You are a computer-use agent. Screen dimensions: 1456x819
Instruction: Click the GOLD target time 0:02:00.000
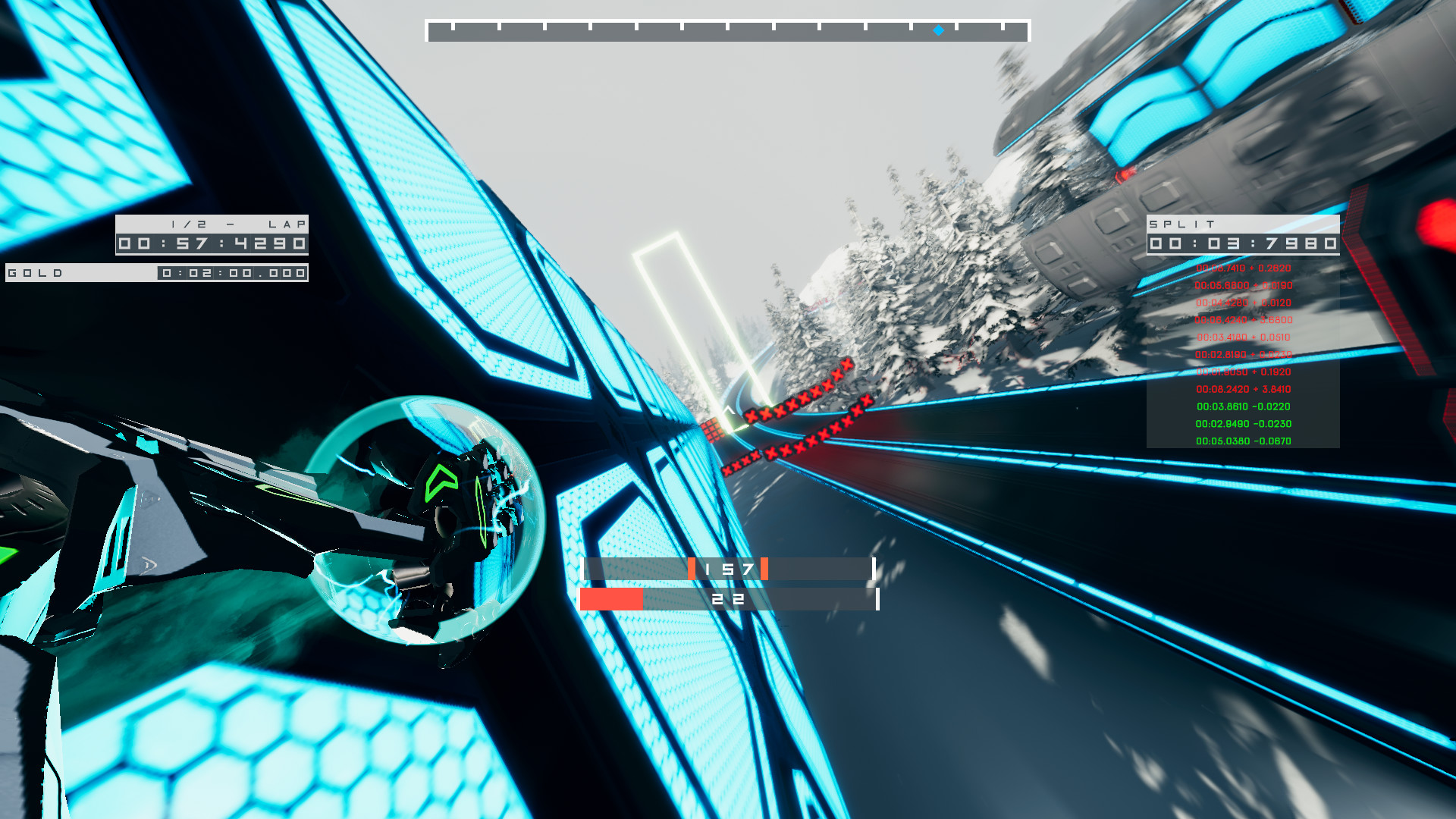coord(231,273)
